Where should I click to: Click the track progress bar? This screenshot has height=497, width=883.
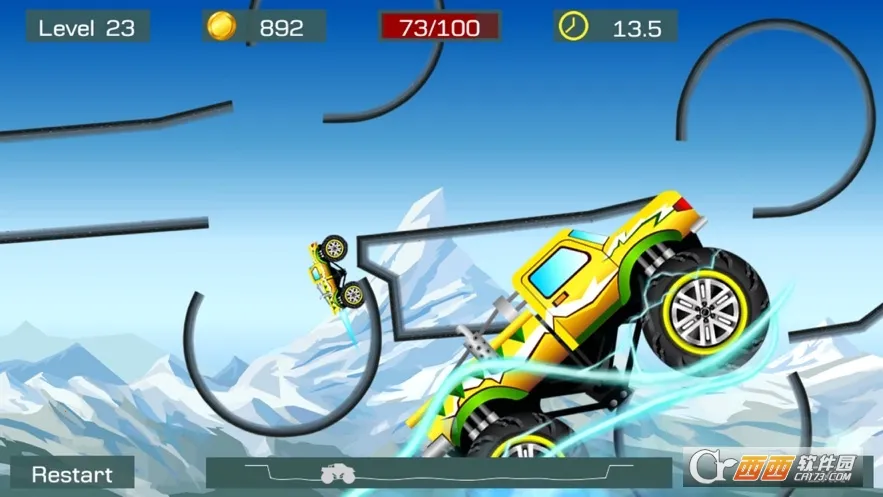pos(438,472)
